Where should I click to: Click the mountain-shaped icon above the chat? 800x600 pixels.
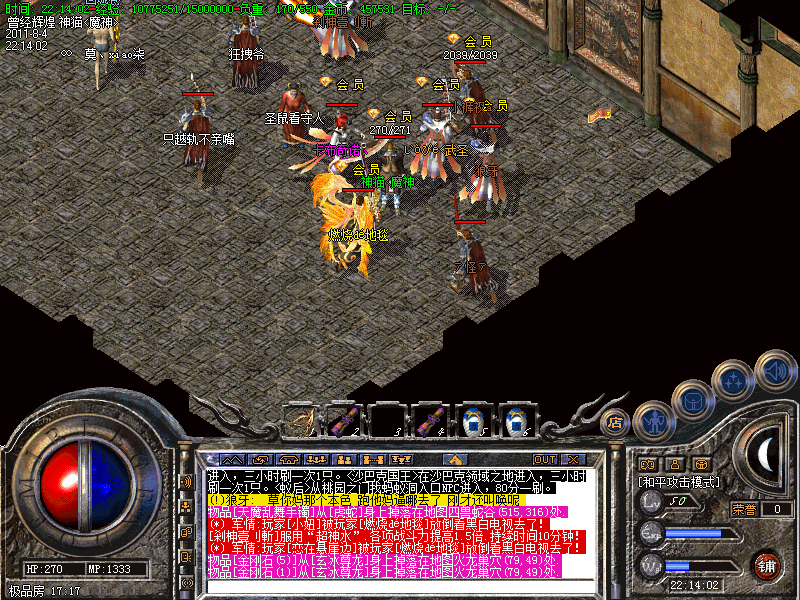point(233,459)
